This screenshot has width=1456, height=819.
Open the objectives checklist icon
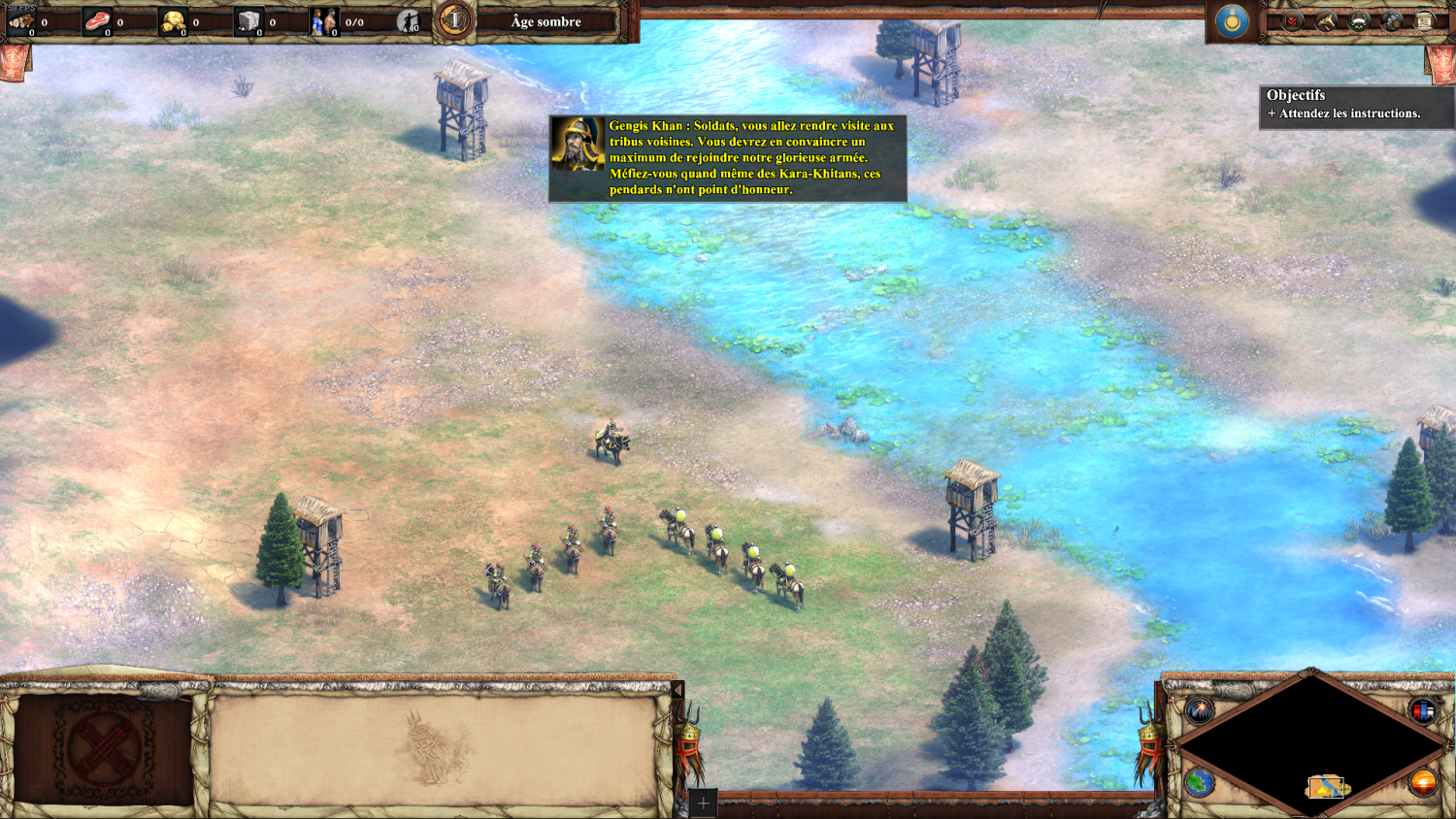point(1293,21)
